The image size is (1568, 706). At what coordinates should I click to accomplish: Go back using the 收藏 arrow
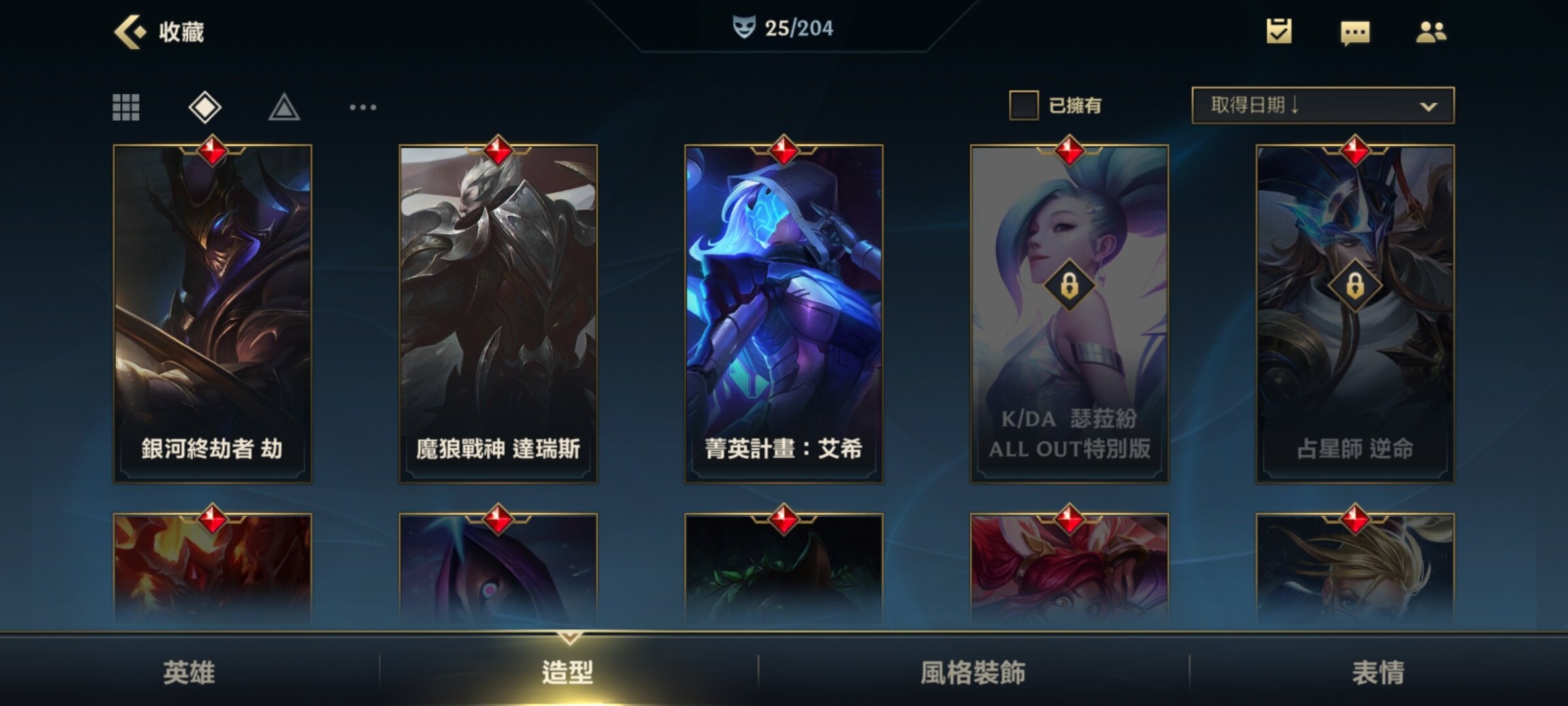130,31
